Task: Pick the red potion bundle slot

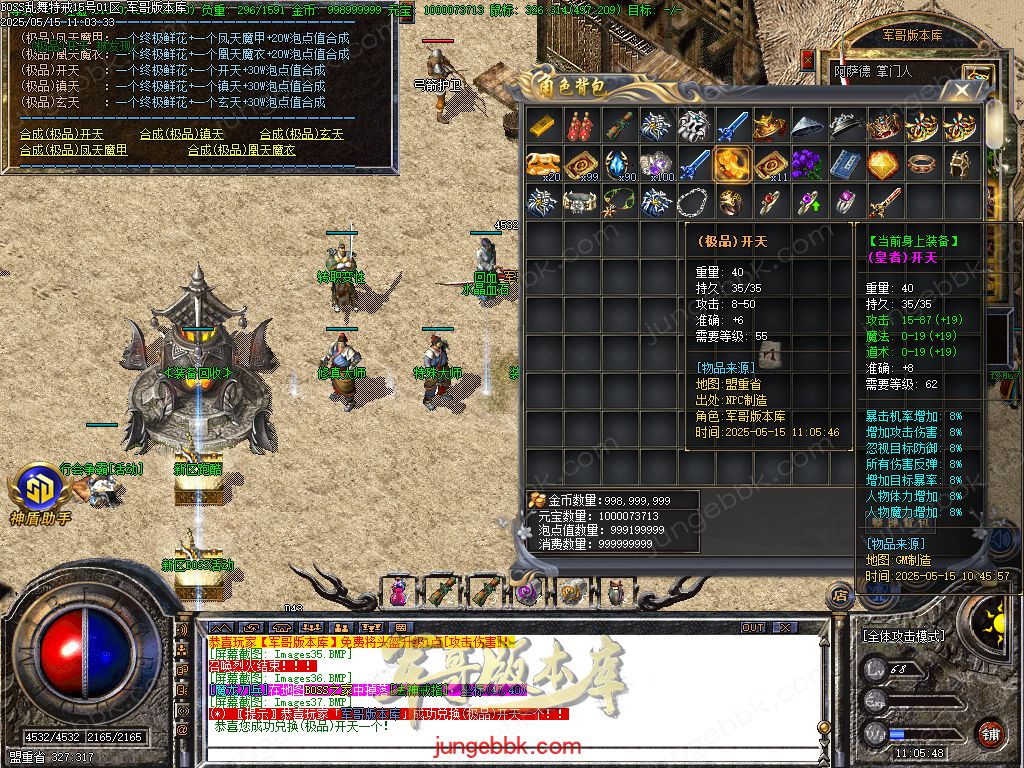Action: coord(581,126)
